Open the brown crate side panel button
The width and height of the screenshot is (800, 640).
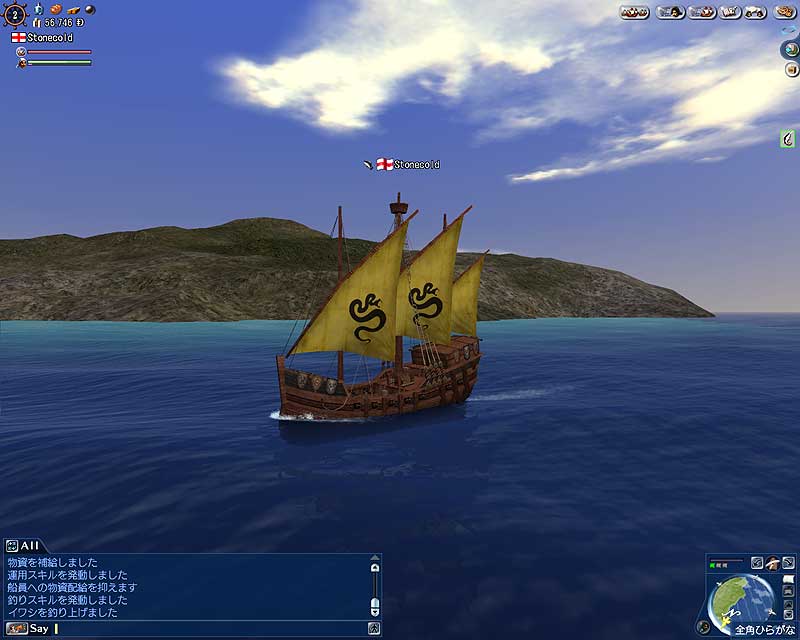(x=788, y=69)
